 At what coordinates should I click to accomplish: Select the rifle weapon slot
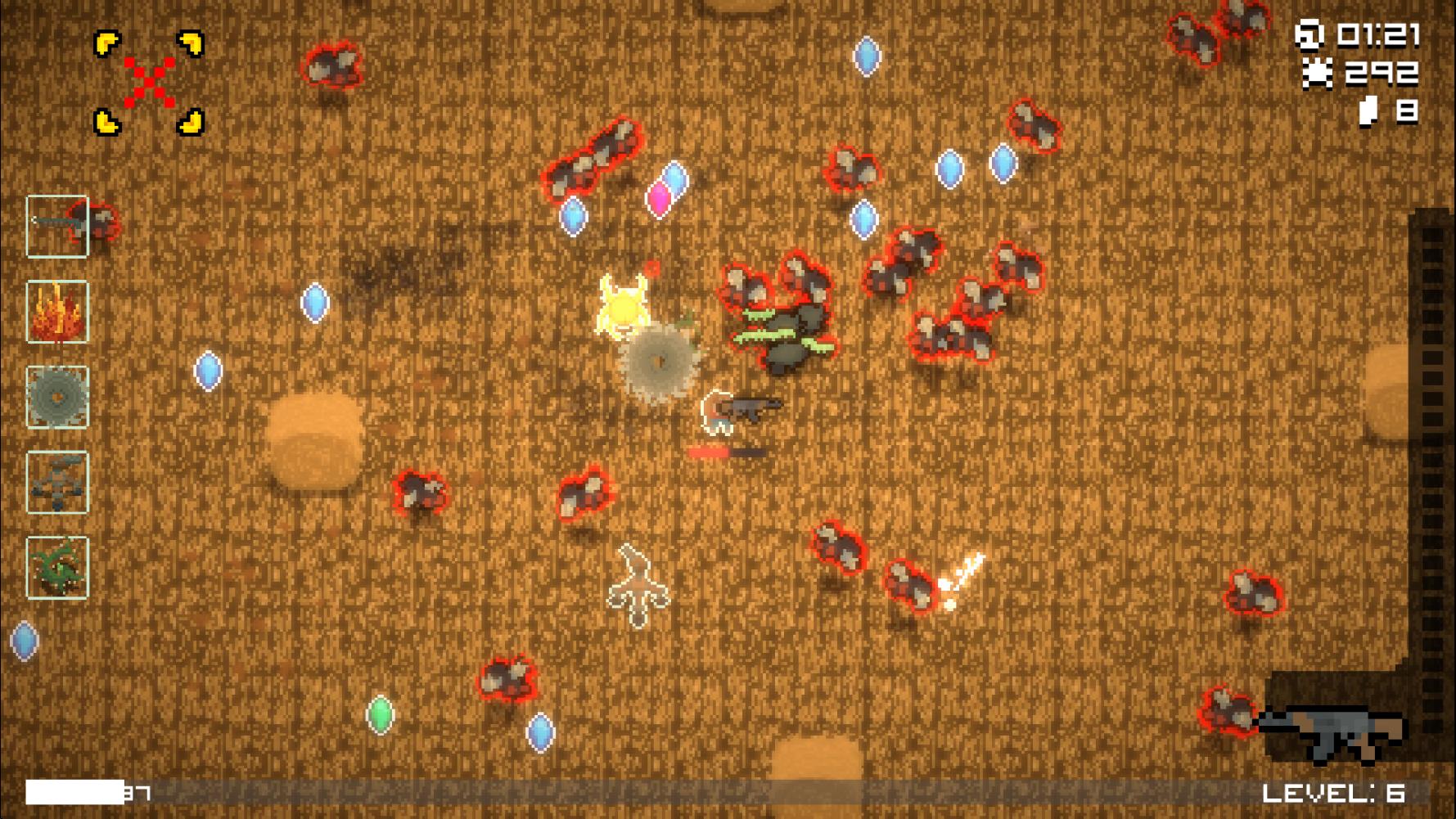57,227
